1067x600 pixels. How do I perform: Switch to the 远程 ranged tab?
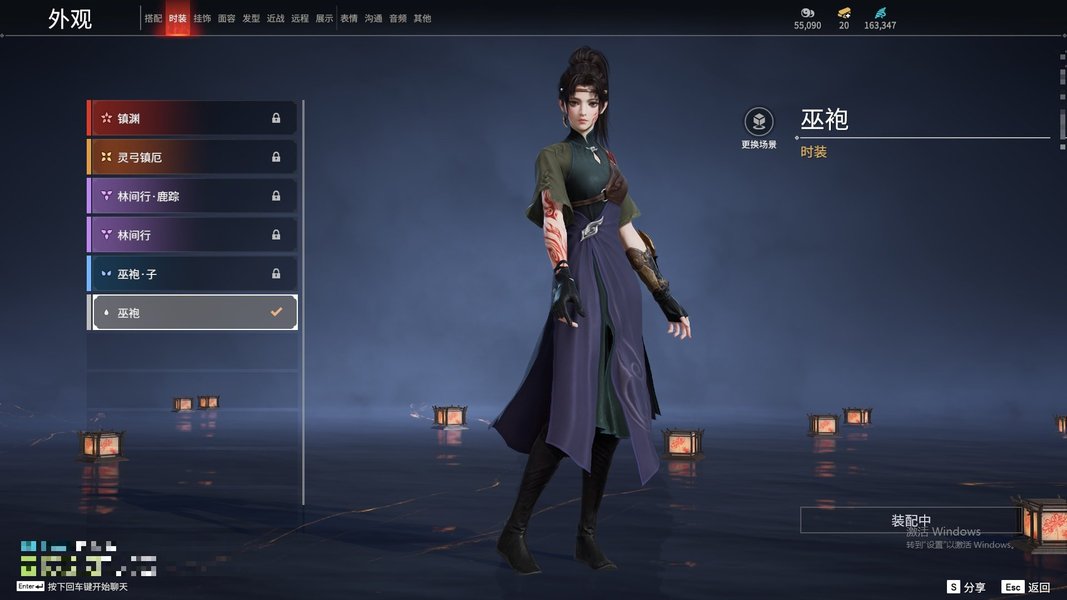pos(300,19)
